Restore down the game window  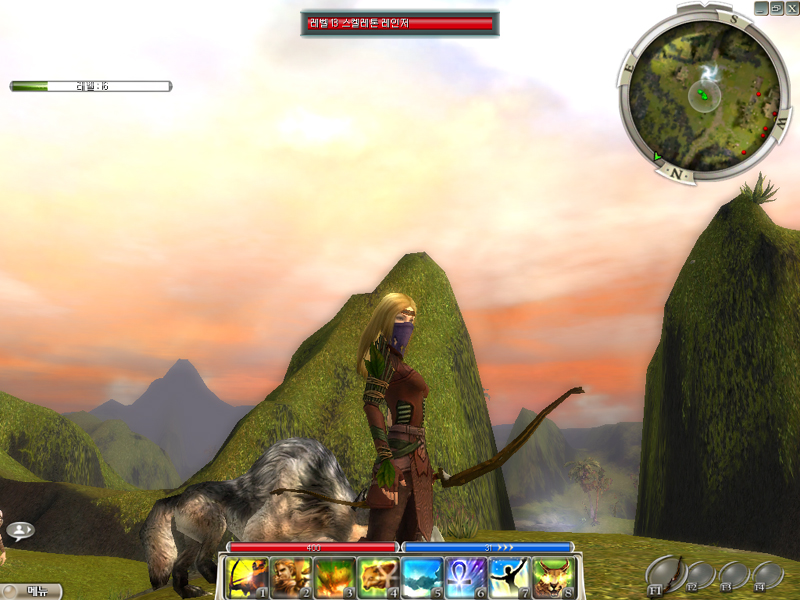coord(776,7)
